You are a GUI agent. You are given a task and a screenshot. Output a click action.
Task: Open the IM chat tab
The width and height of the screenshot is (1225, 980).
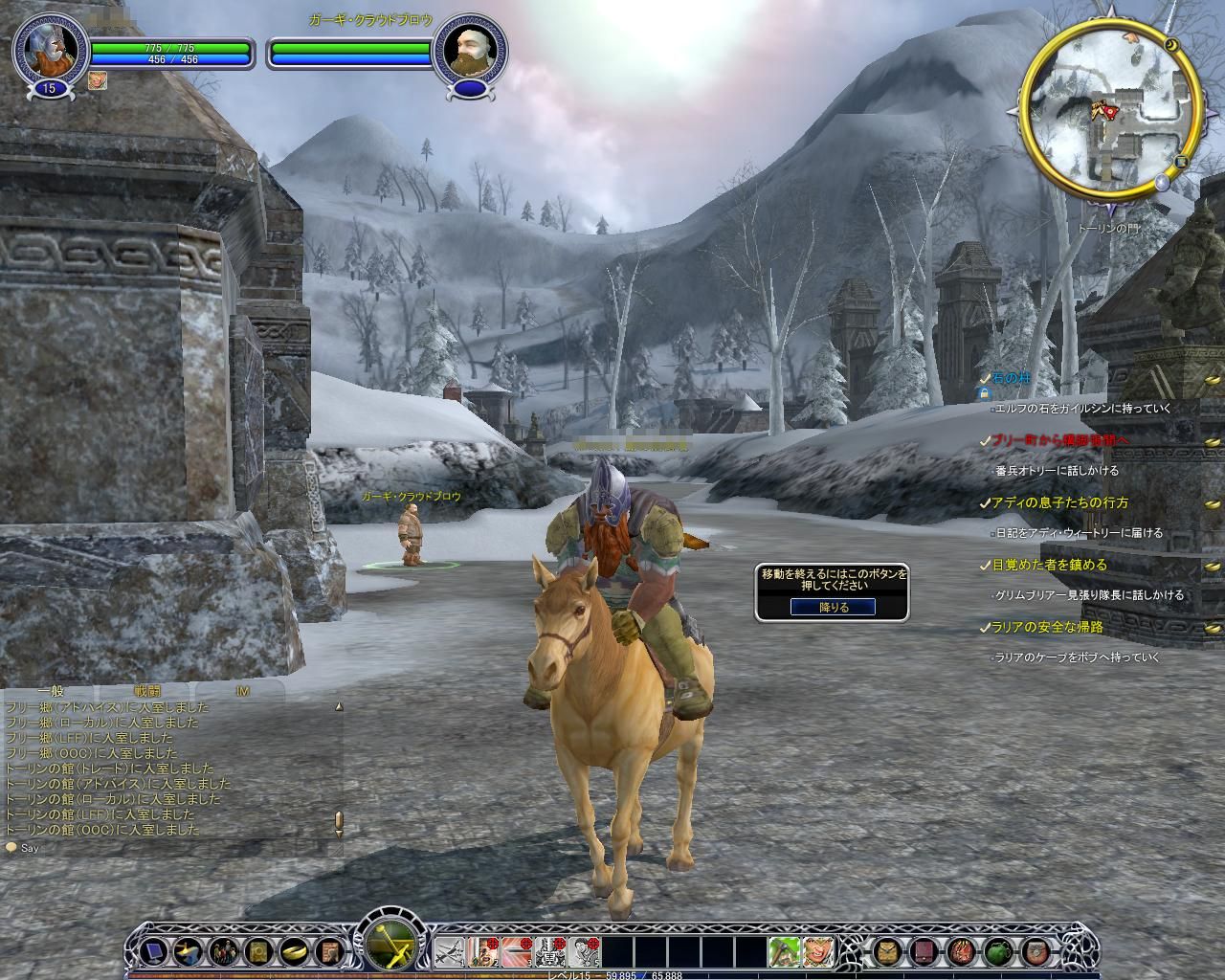pyautogui.click(x=241, y=690)
